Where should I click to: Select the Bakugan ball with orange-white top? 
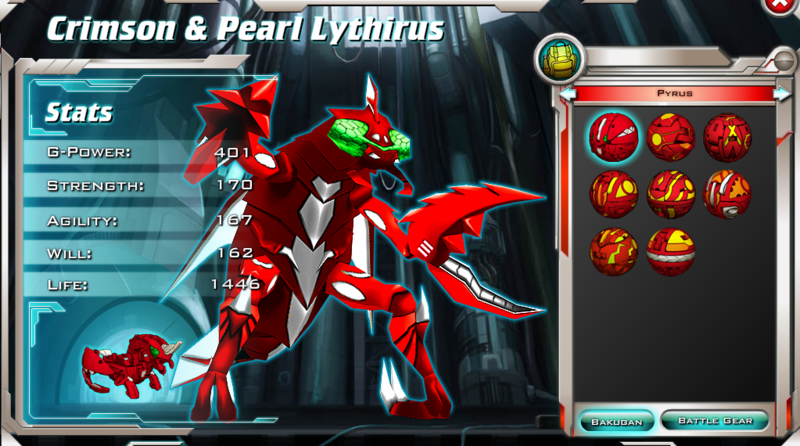[727, 194]
